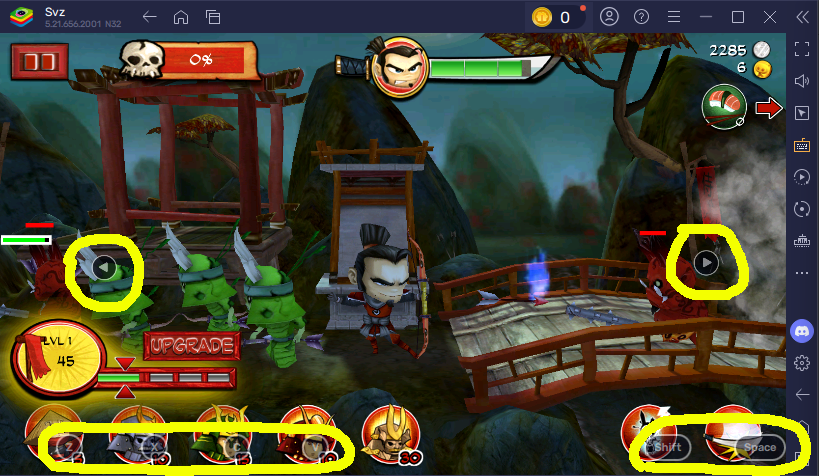Summon the gold-helmet samurai unit costing 30
This screenshot has height=476, width=819.
pos(390,433)
